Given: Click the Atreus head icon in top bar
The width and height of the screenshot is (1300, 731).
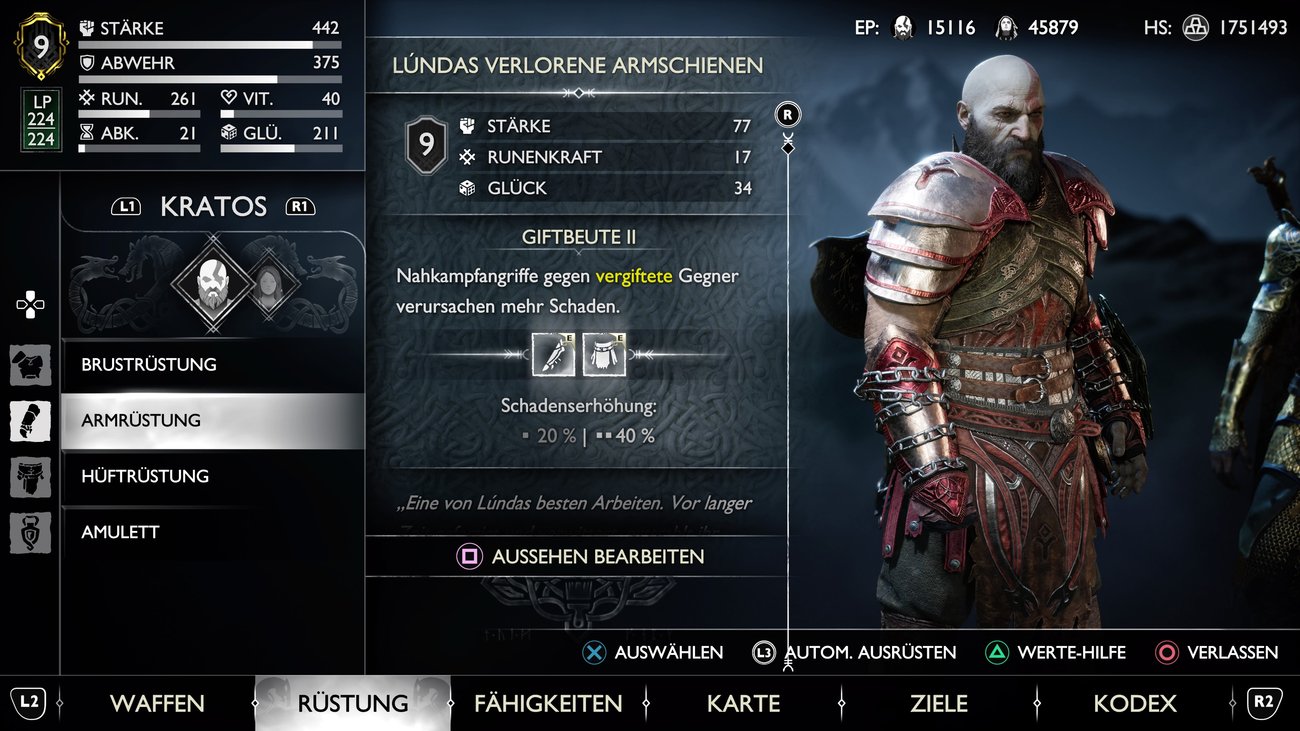Looking at the screenshot, I should (1005, 28).
